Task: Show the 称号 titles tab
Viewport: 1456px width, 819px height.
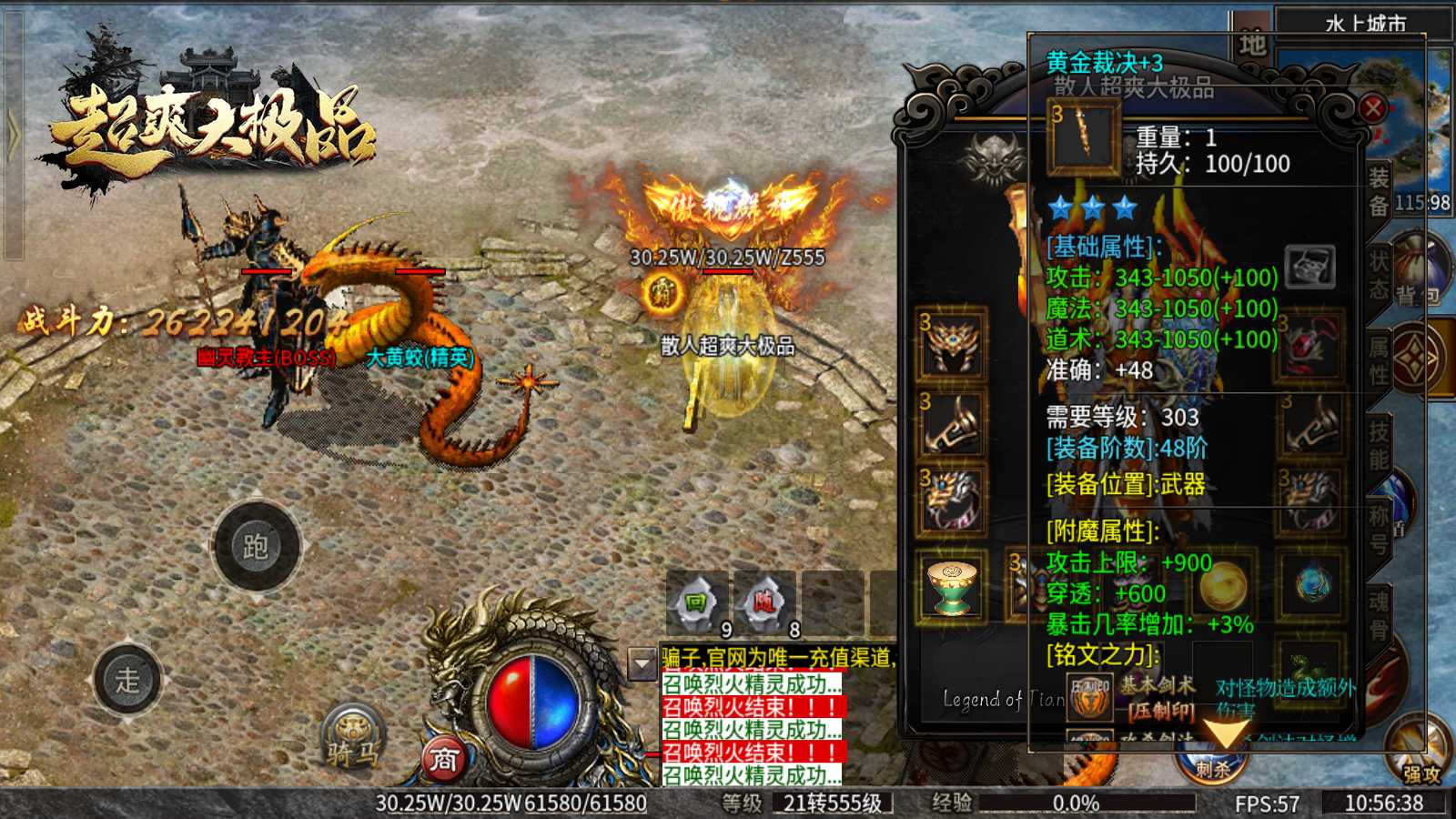Action: (1379, 529)
